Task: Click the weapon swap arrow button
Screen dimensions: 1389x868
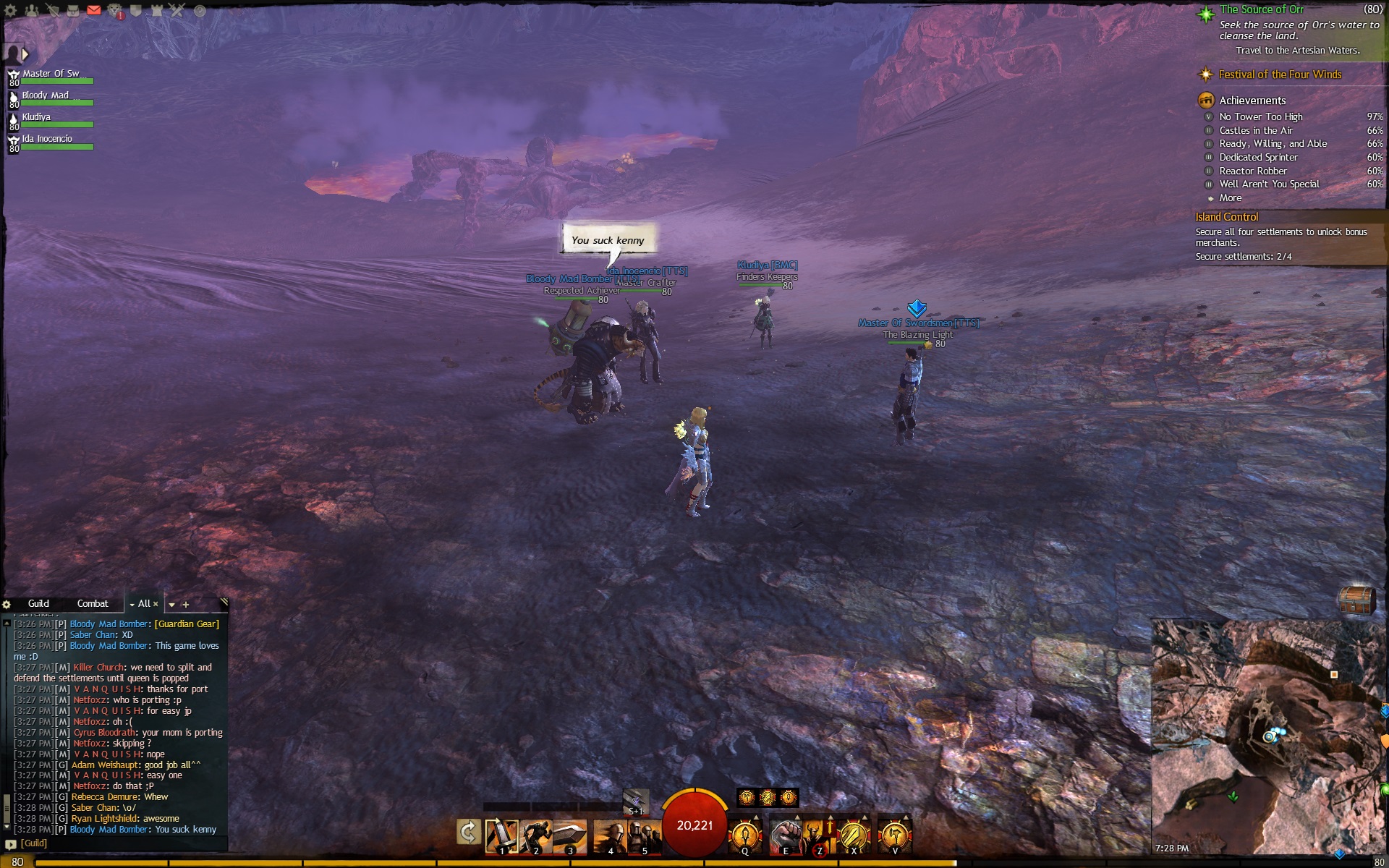Action: (469, 833)
